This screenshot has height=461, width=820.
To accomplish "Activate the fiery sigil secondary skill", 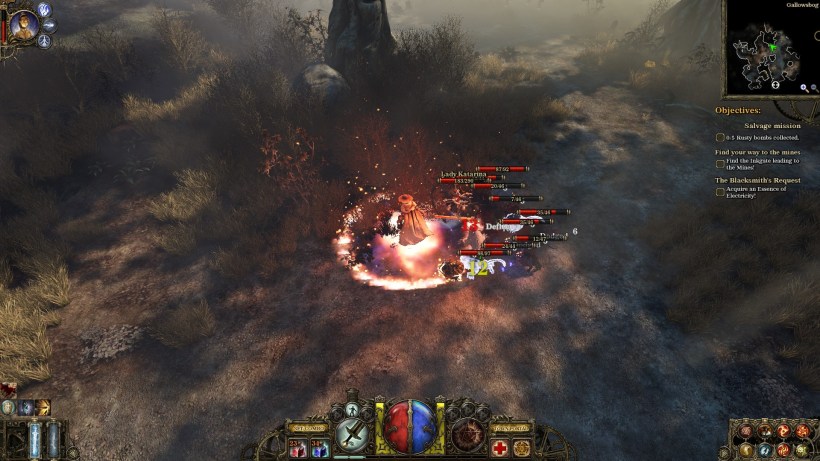I will point(467,433).
